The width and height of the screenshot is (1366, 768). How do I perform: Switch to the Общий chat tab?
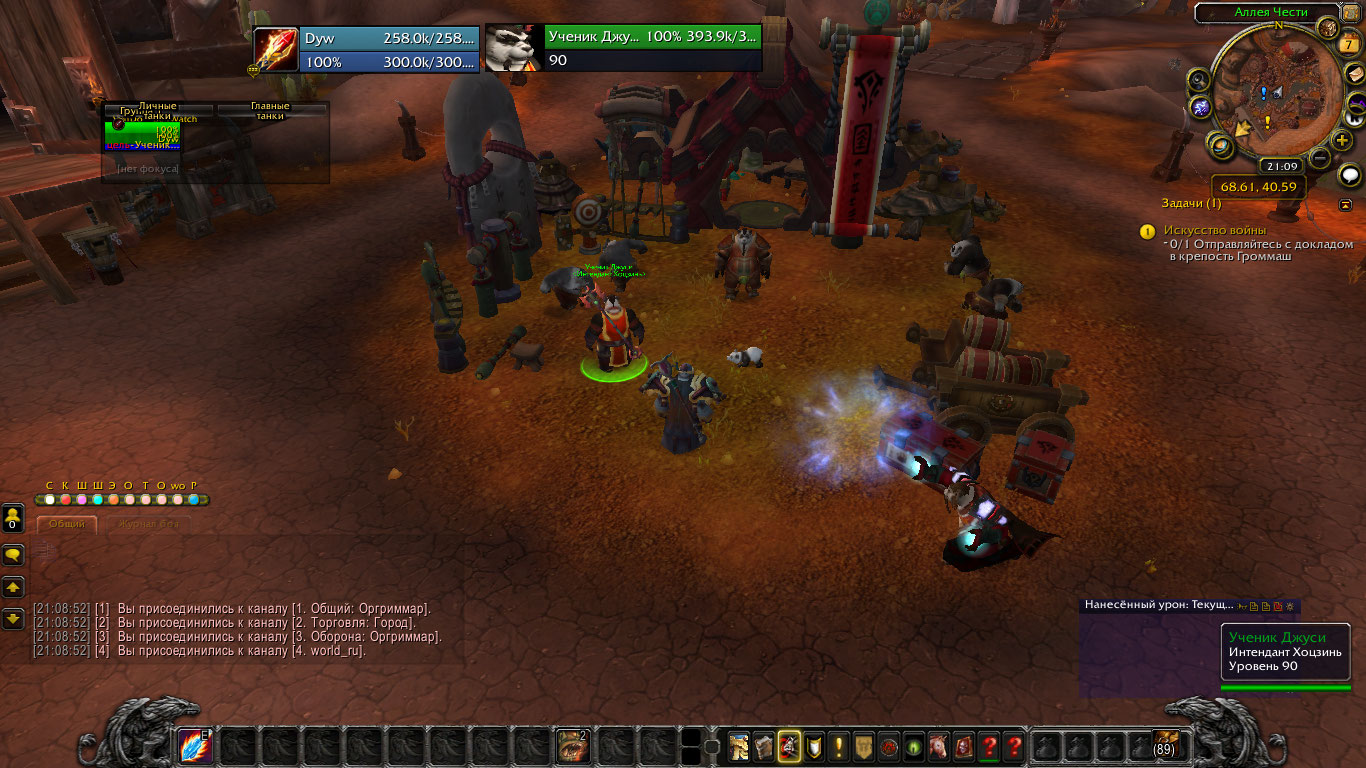click(67, 524)
